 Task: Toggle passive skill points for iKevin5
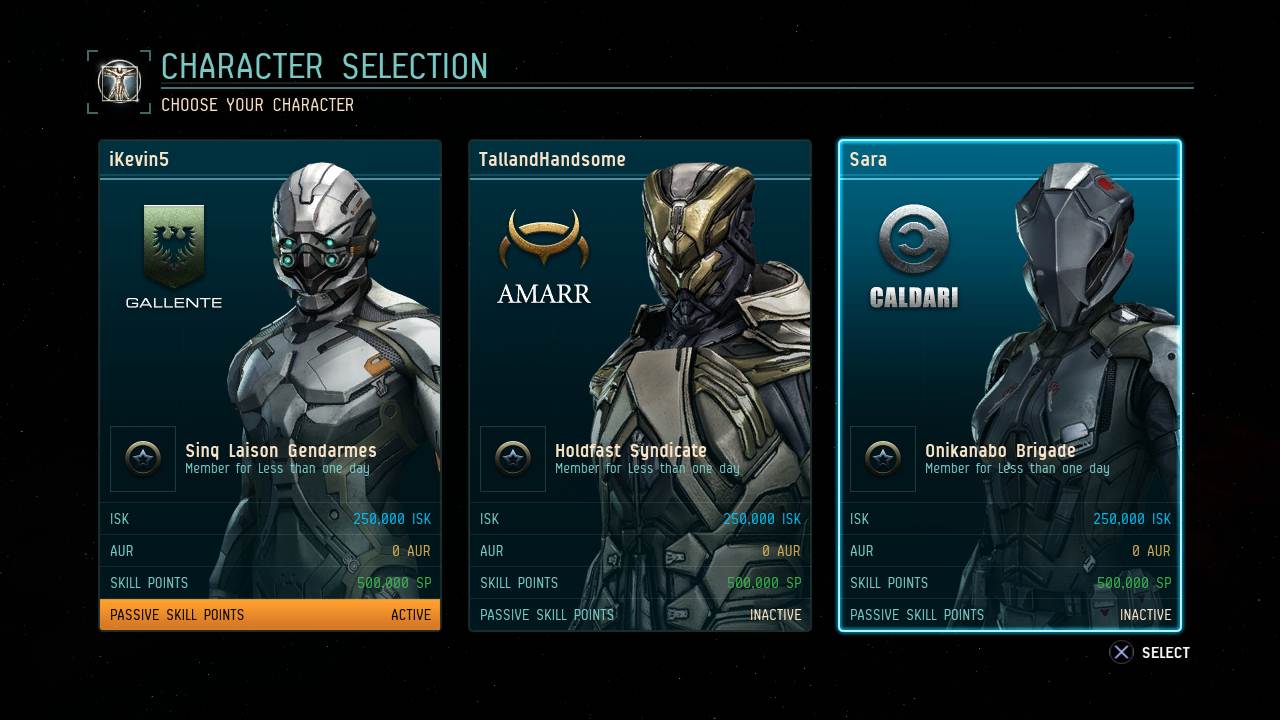click(270, 614)
